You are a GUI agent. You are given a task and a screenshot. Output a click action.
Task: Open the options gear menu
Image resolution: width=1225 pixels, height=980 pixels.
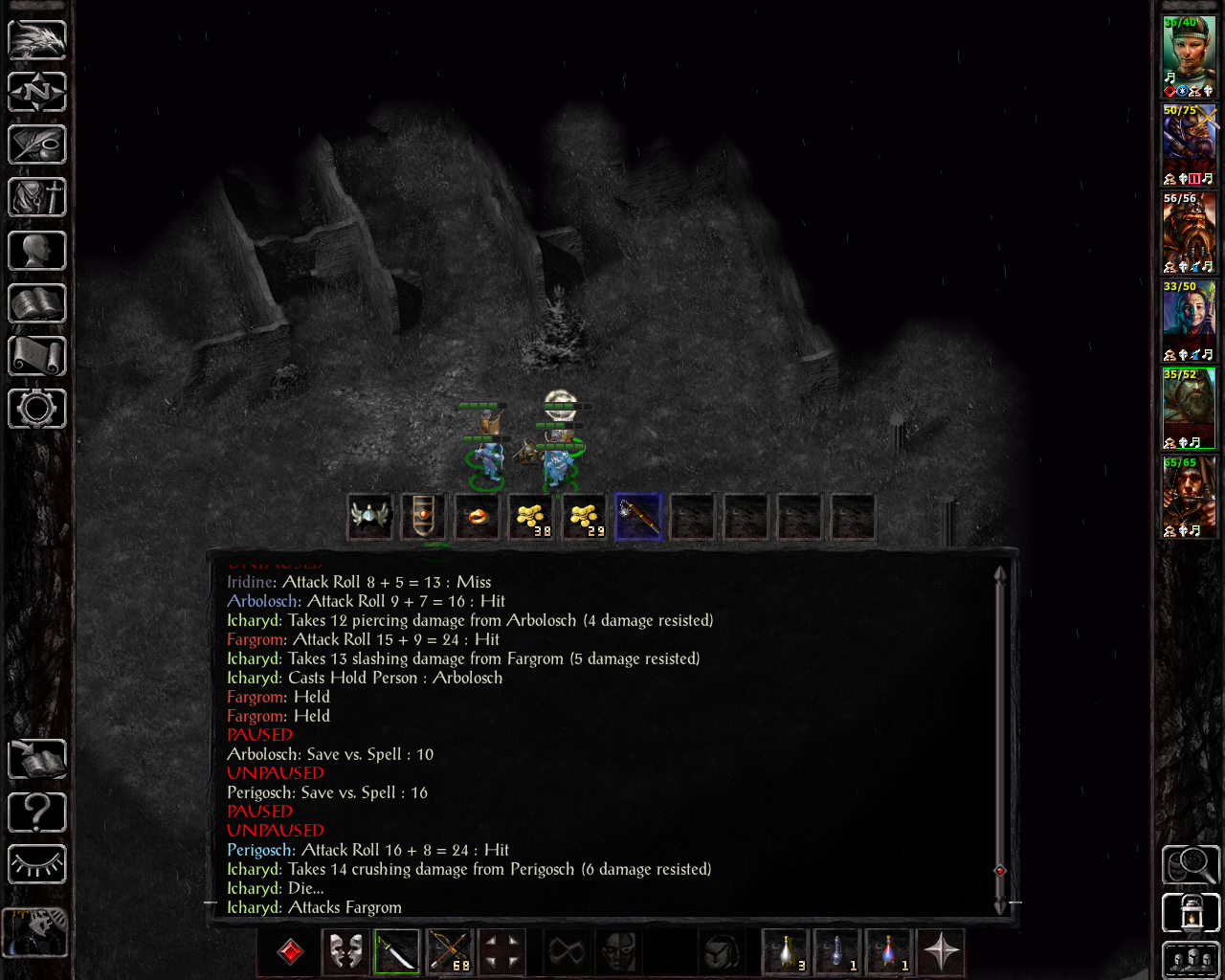click(37, 409)
